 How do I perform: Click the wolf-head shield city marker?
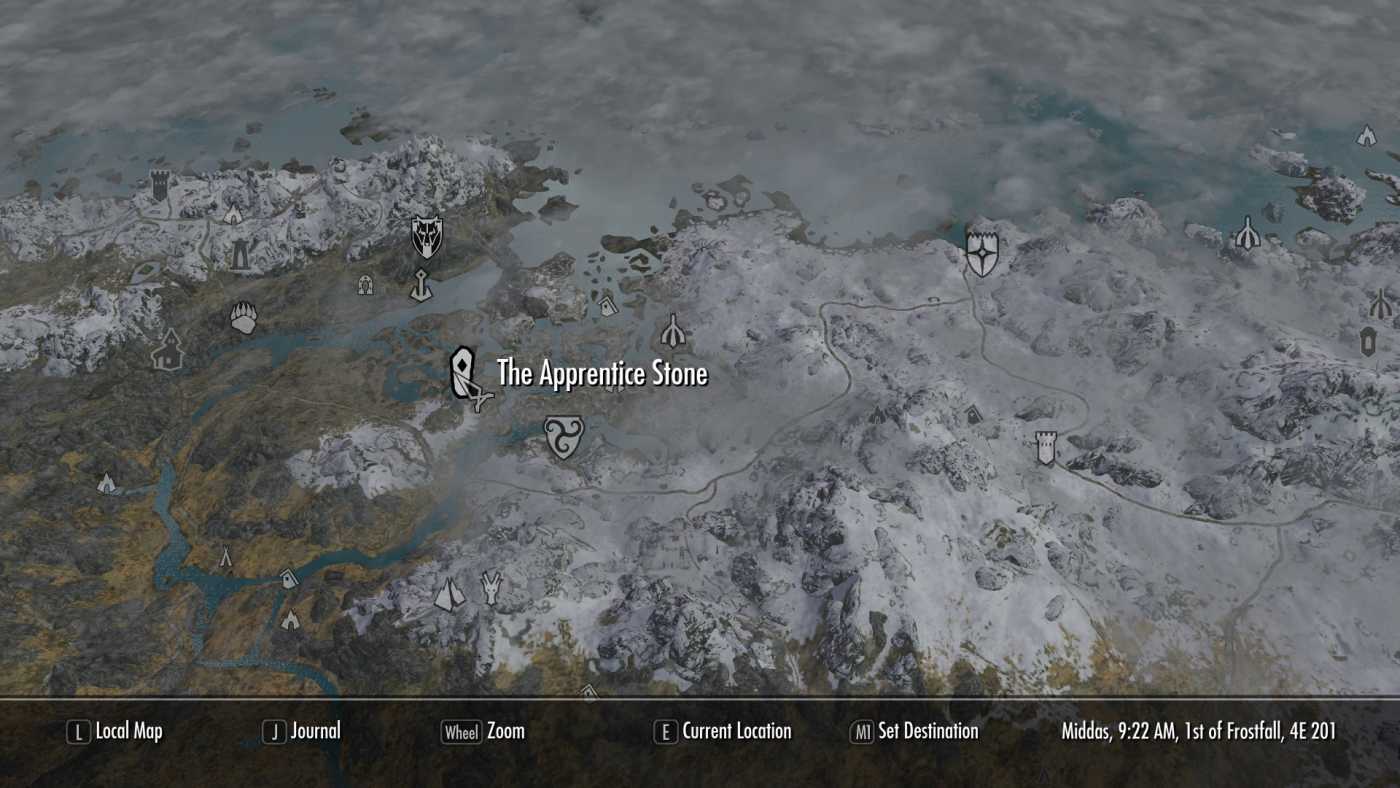coord(427,236)
